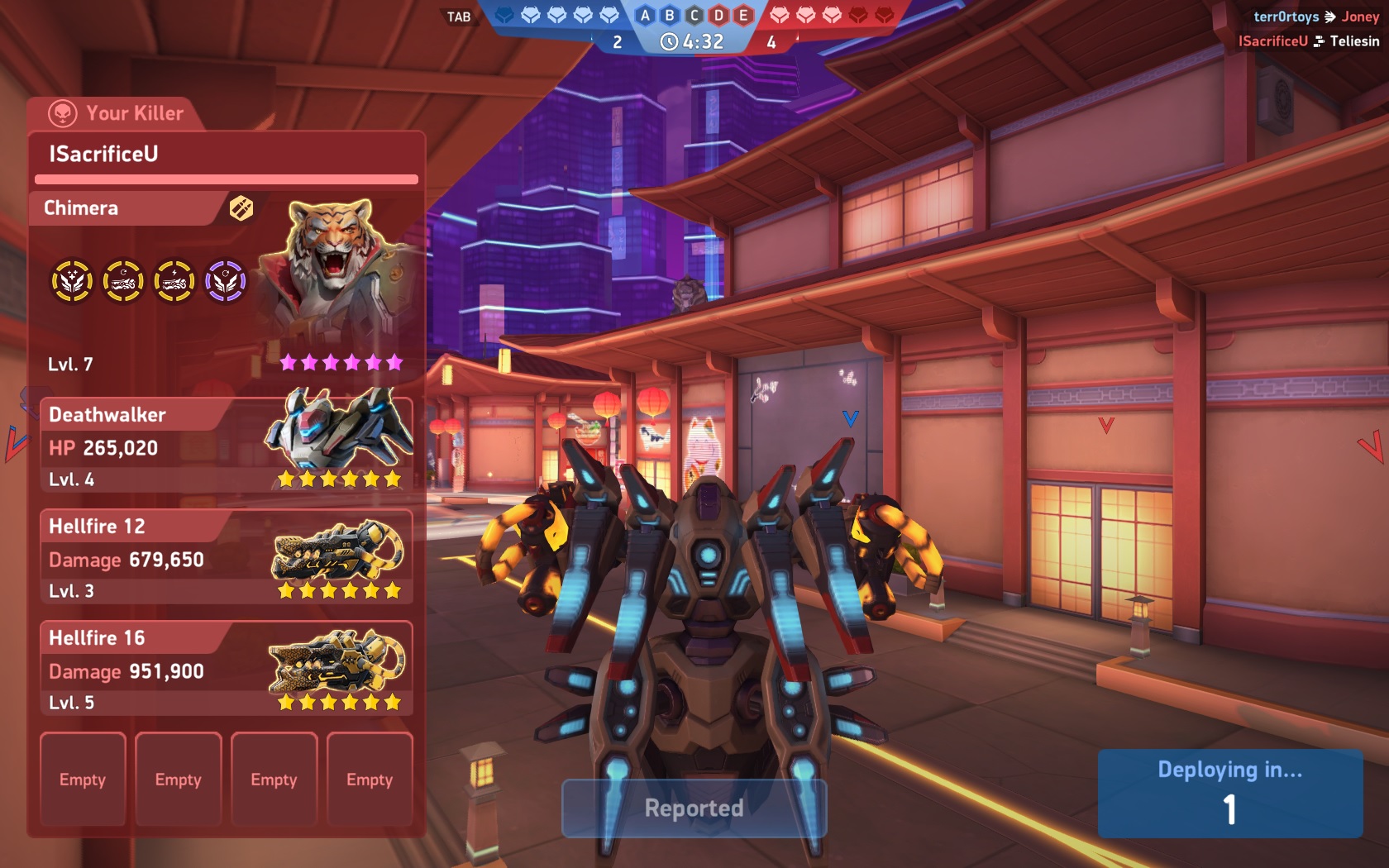Select control point A indicator
Viewport: 1389px width, 868px height.
pyautogui.click(x=646, y=15)
